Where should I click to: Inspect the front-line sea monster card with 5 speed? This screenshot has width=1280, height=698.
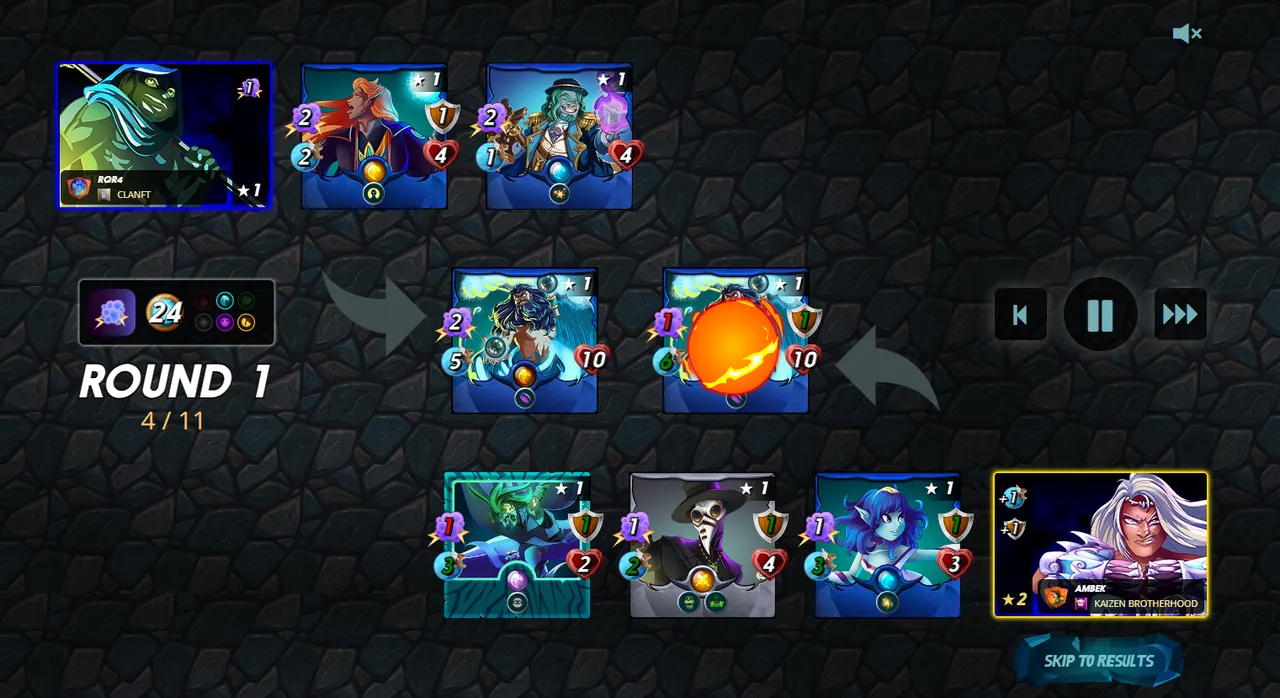pyautogui.click(x=524, y=340)
